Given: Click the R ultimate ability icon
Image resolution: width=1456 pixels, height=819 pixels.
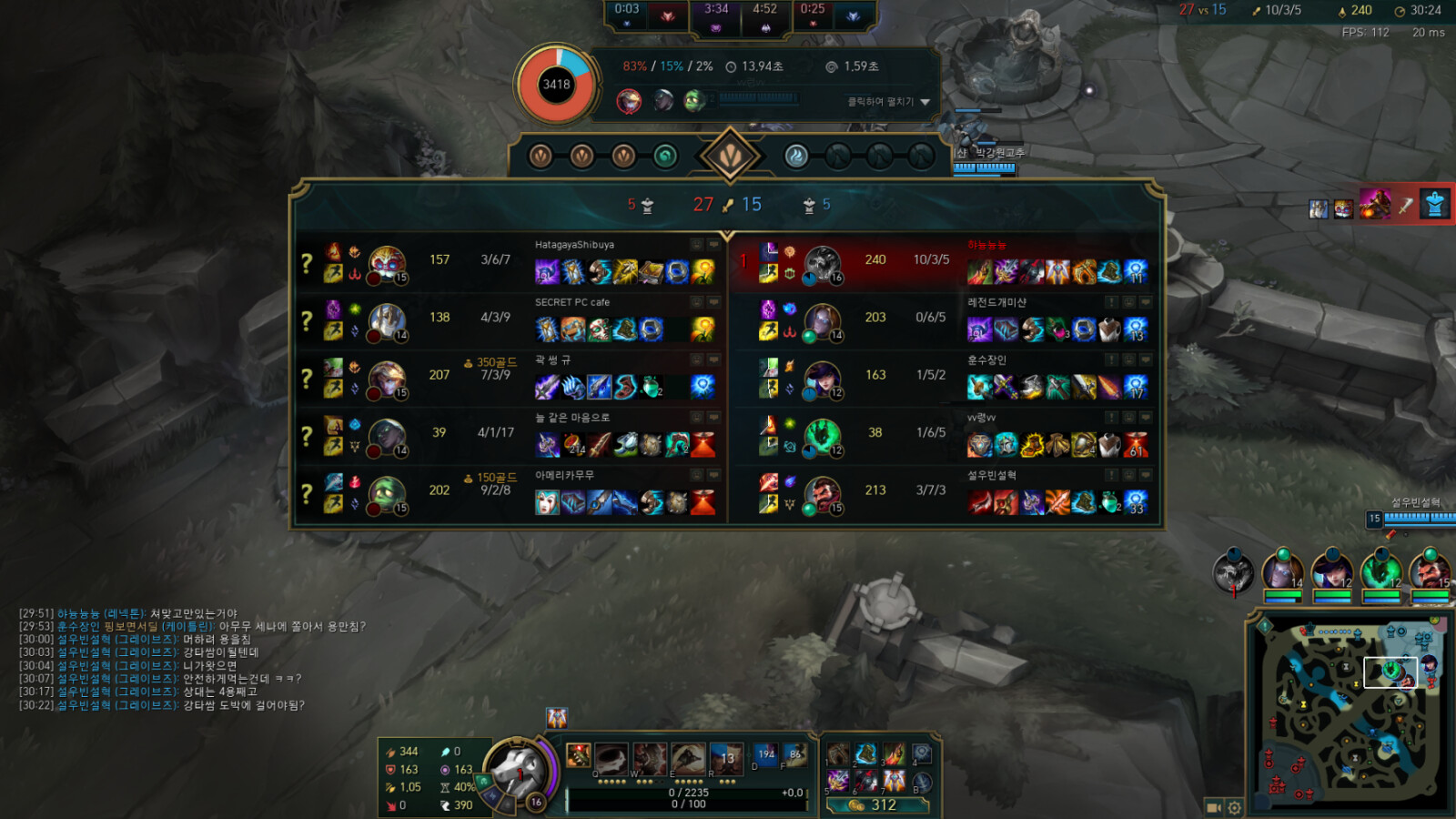Looking at the screenshot, I should (726, 759).
